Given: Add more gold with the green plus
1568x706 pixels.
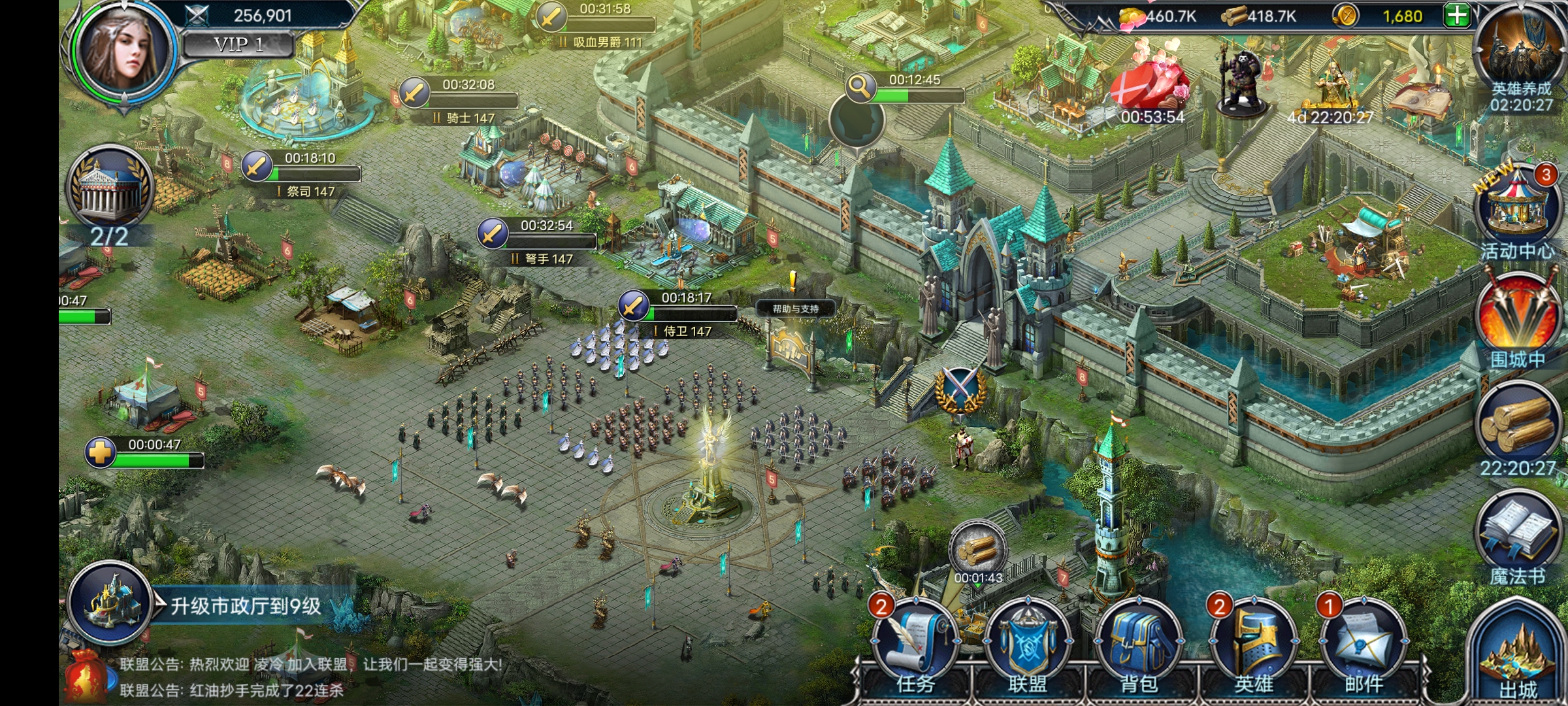Looking at the screenshot, I should click(x=1457, y=15).
